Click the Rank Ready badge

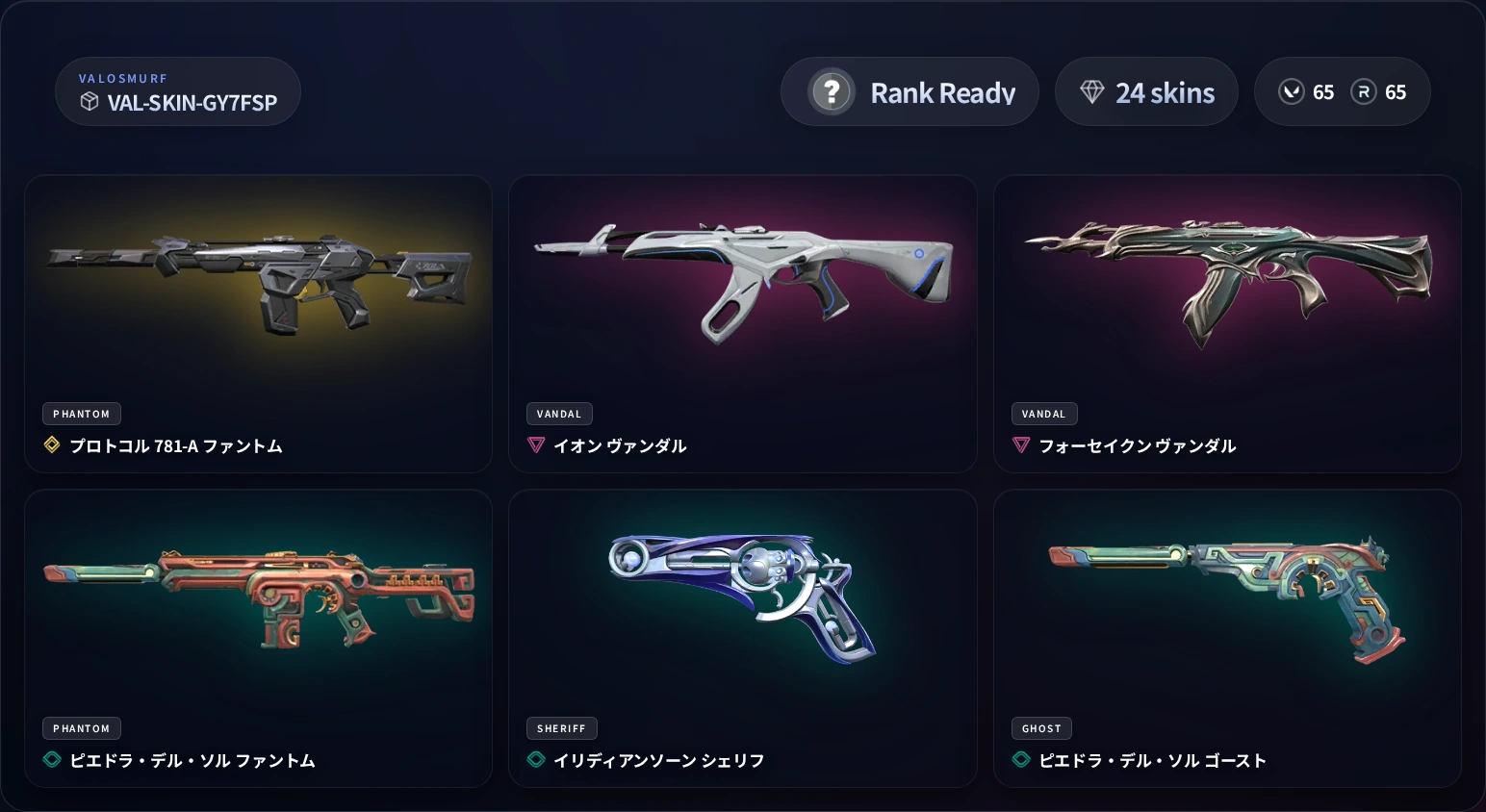910,91
